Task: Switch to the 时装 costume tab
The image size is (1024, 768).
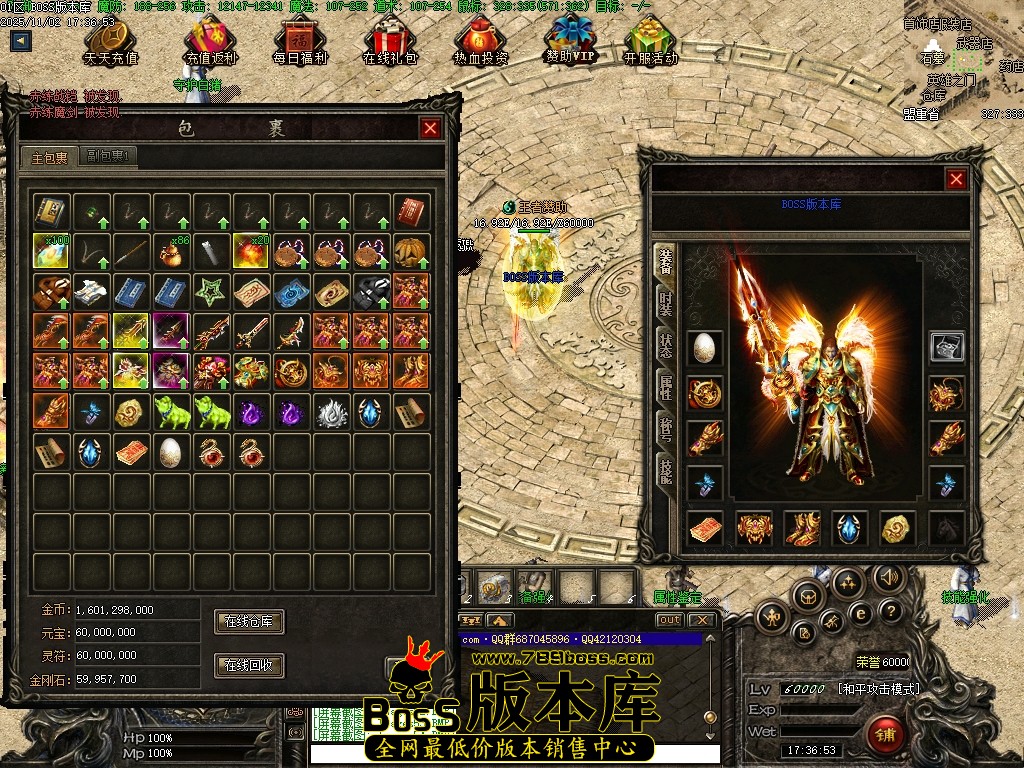Action: [665, 304]
